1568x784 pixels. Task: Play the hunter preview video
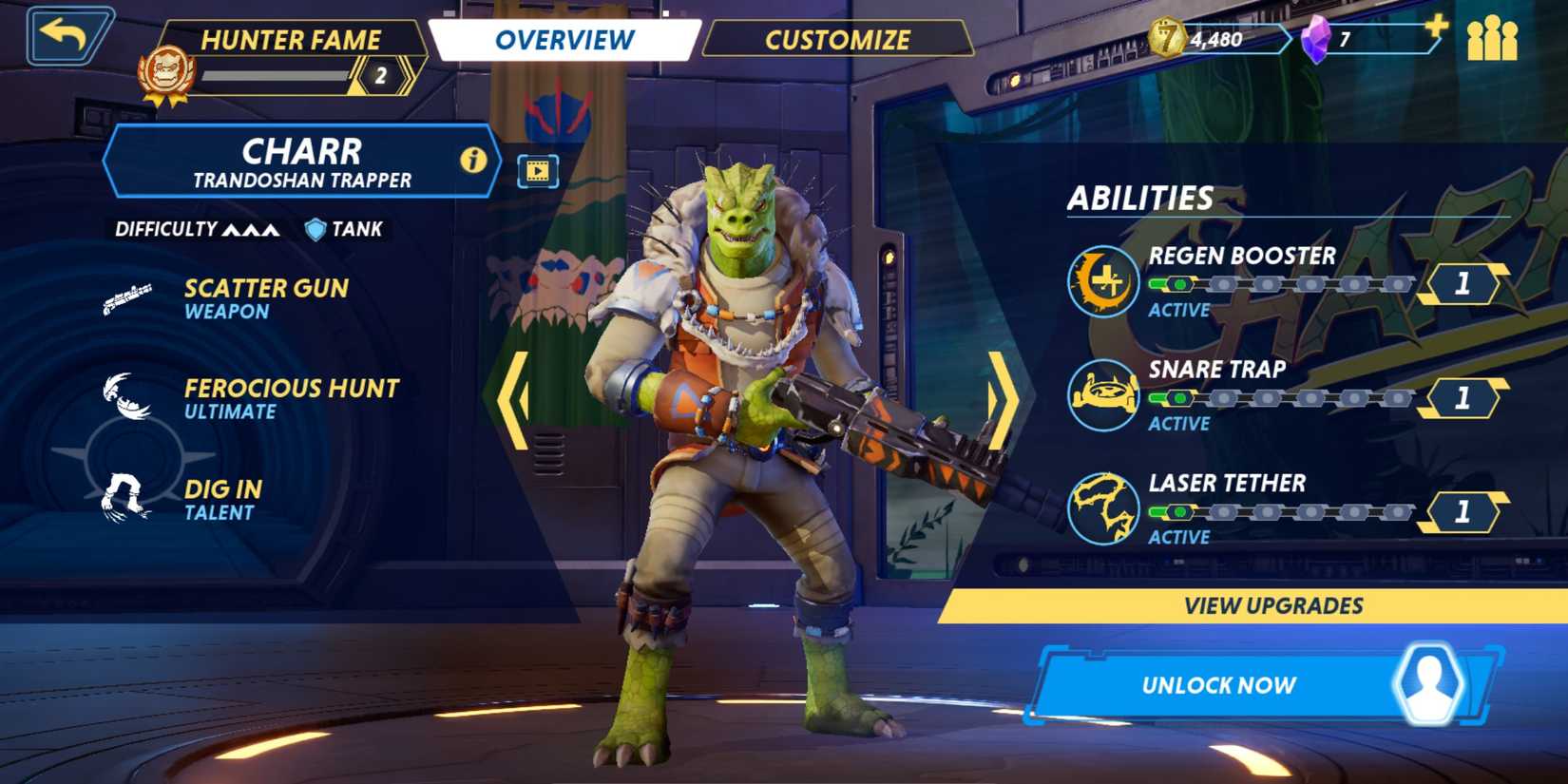pyautogui.click(x=538, y=171)
